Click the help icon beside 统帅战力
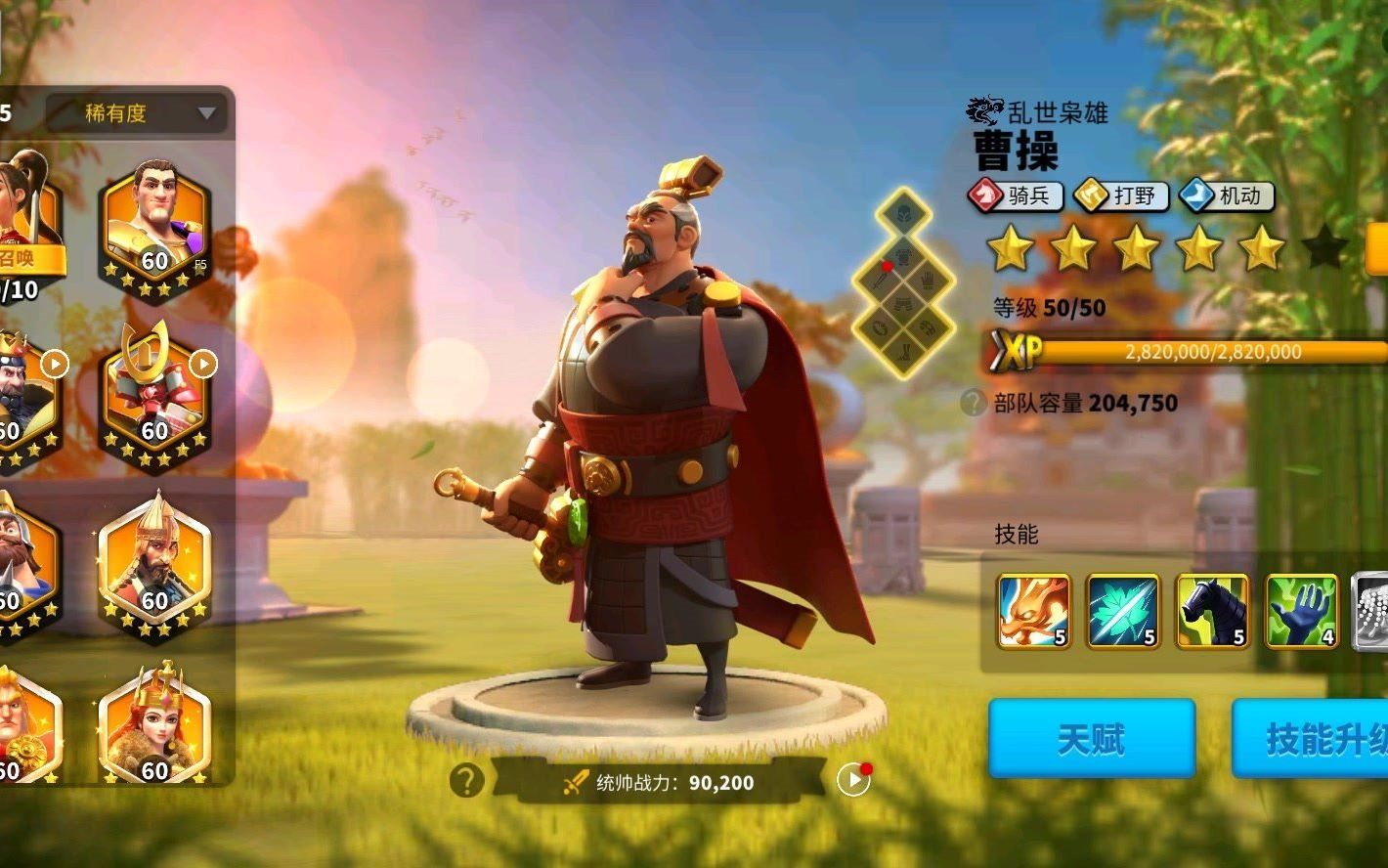 [x=466, y=780]
